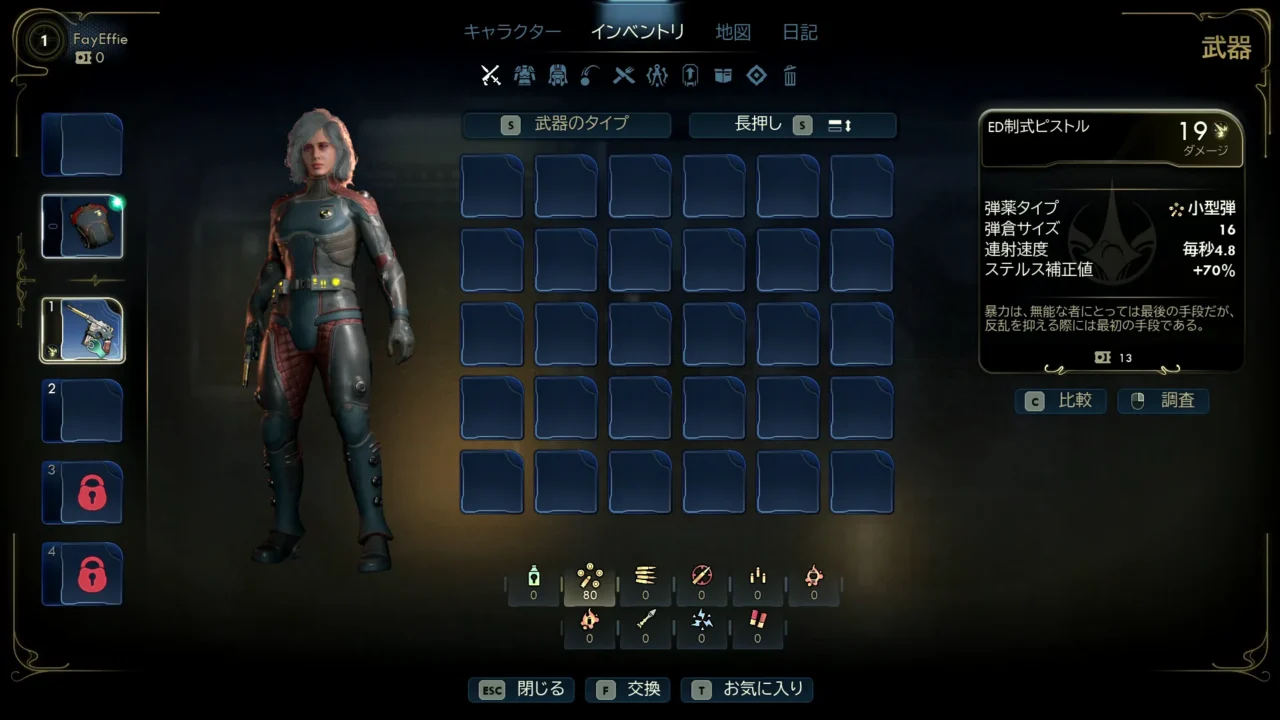
Task: Open the 地図 tab
Action: (x=733, y=32)
